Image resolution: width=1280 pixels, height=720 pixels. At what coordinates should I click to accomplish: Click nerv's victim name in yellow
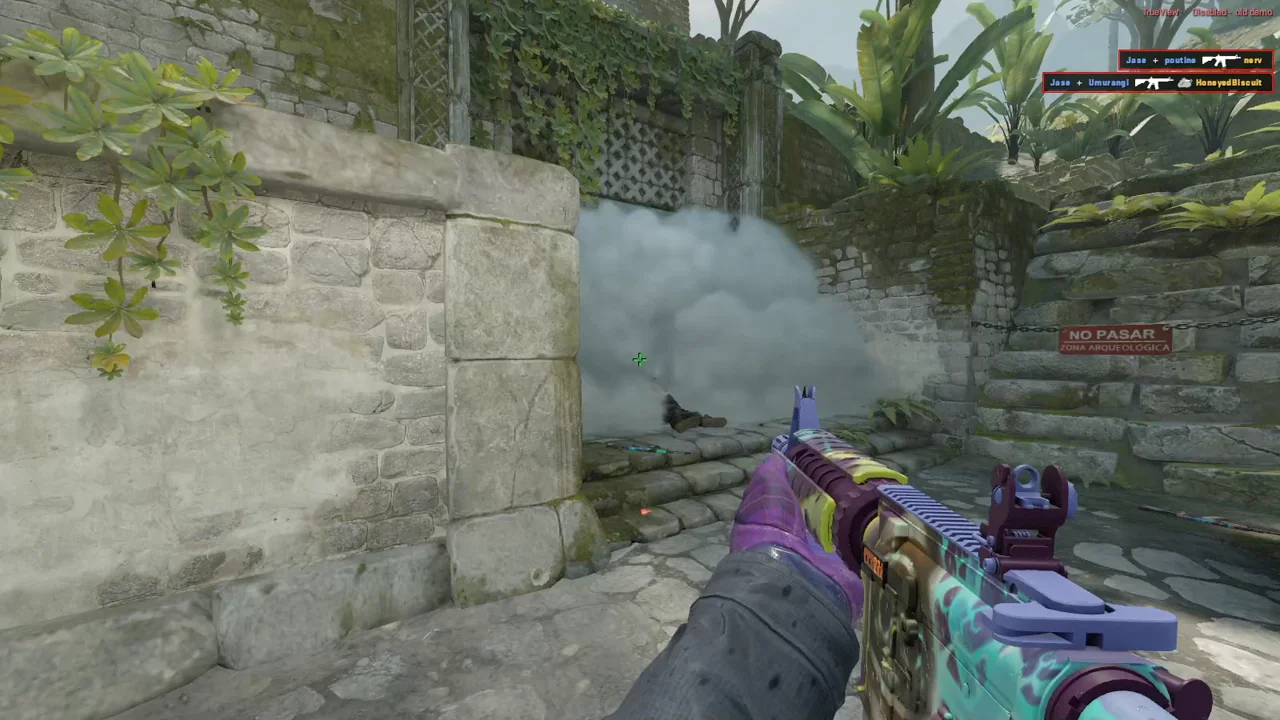pos(1253,60)
